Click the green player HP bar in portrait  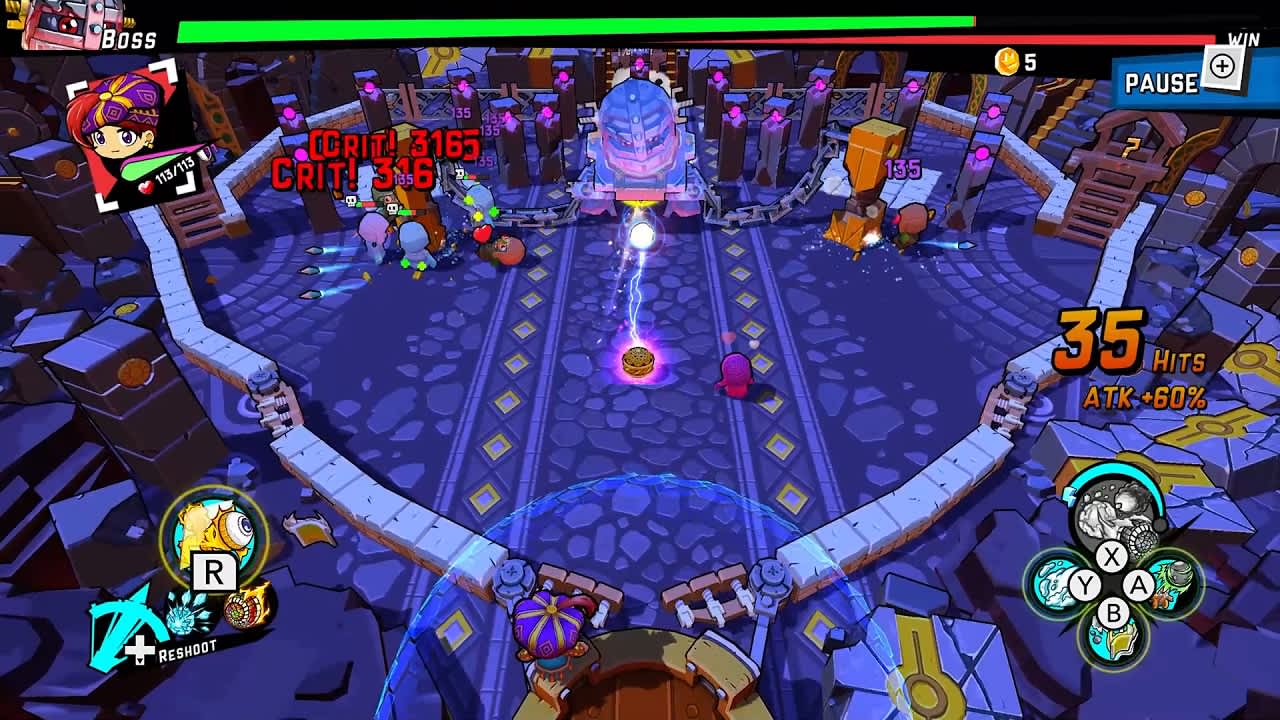point(144,168)
